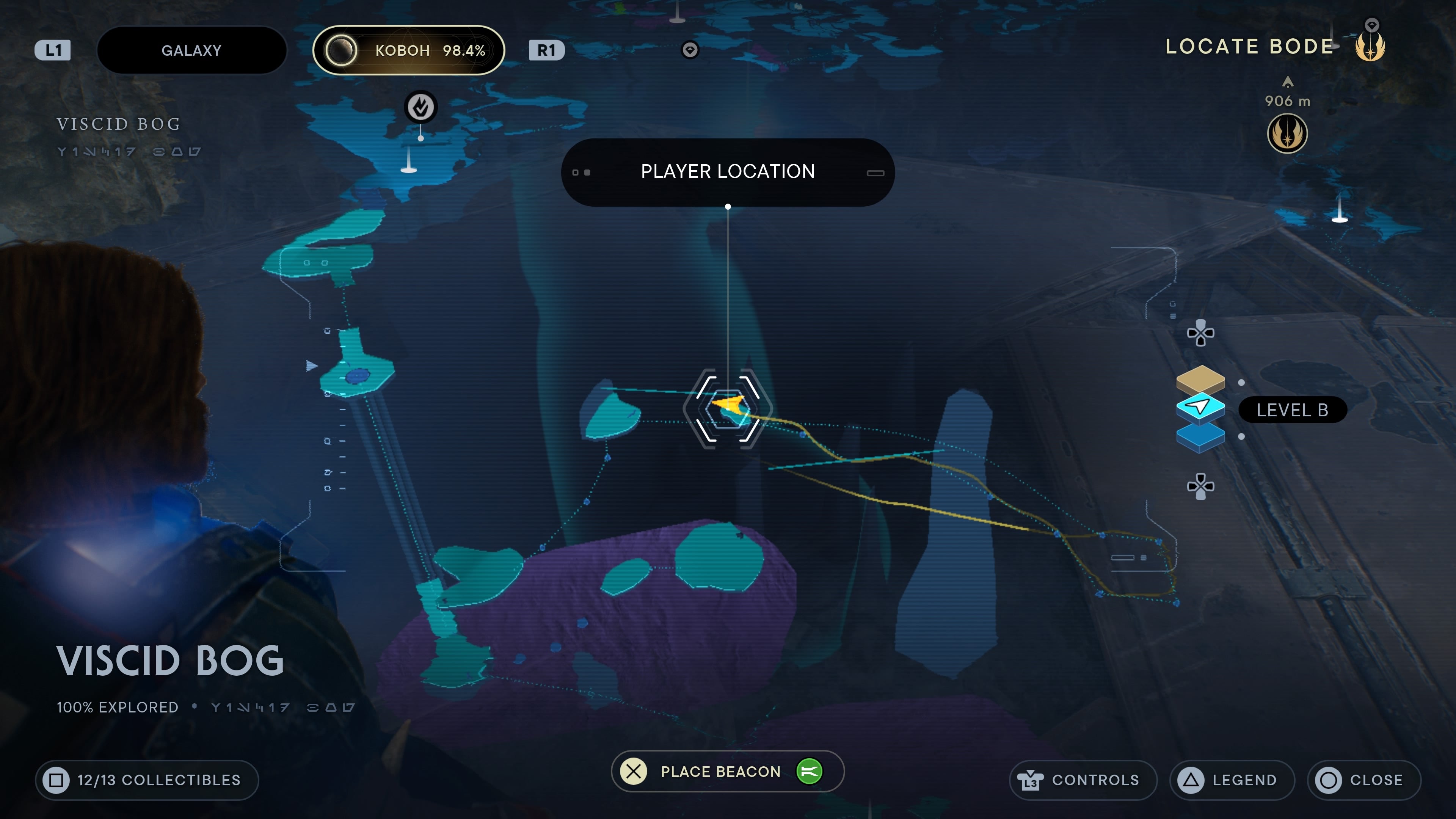Select the Koboh 98.4% planet tab

(409, 50)
